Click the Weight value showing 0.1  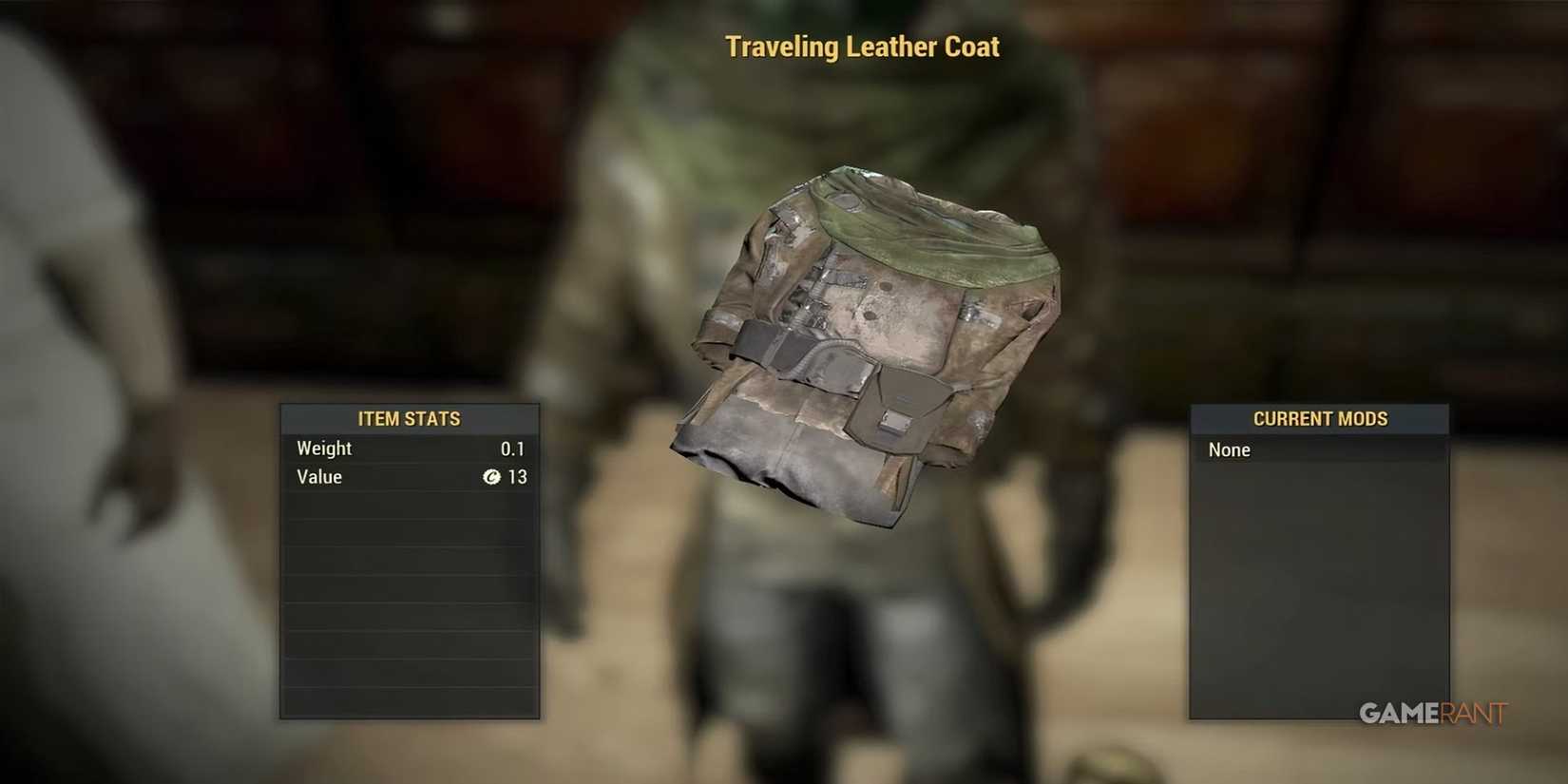tap(514, 449)
